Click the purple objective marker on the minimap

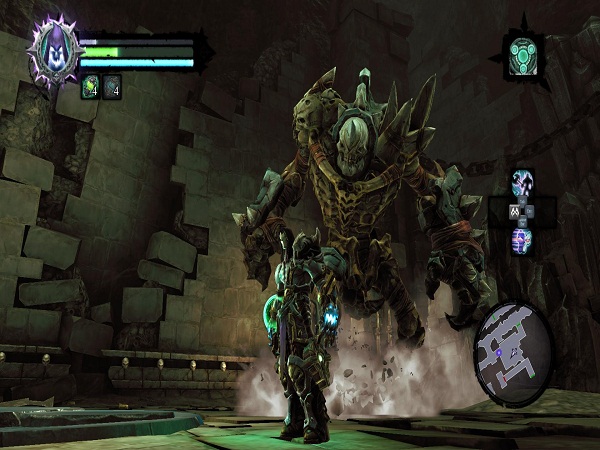tap(496, 352)
